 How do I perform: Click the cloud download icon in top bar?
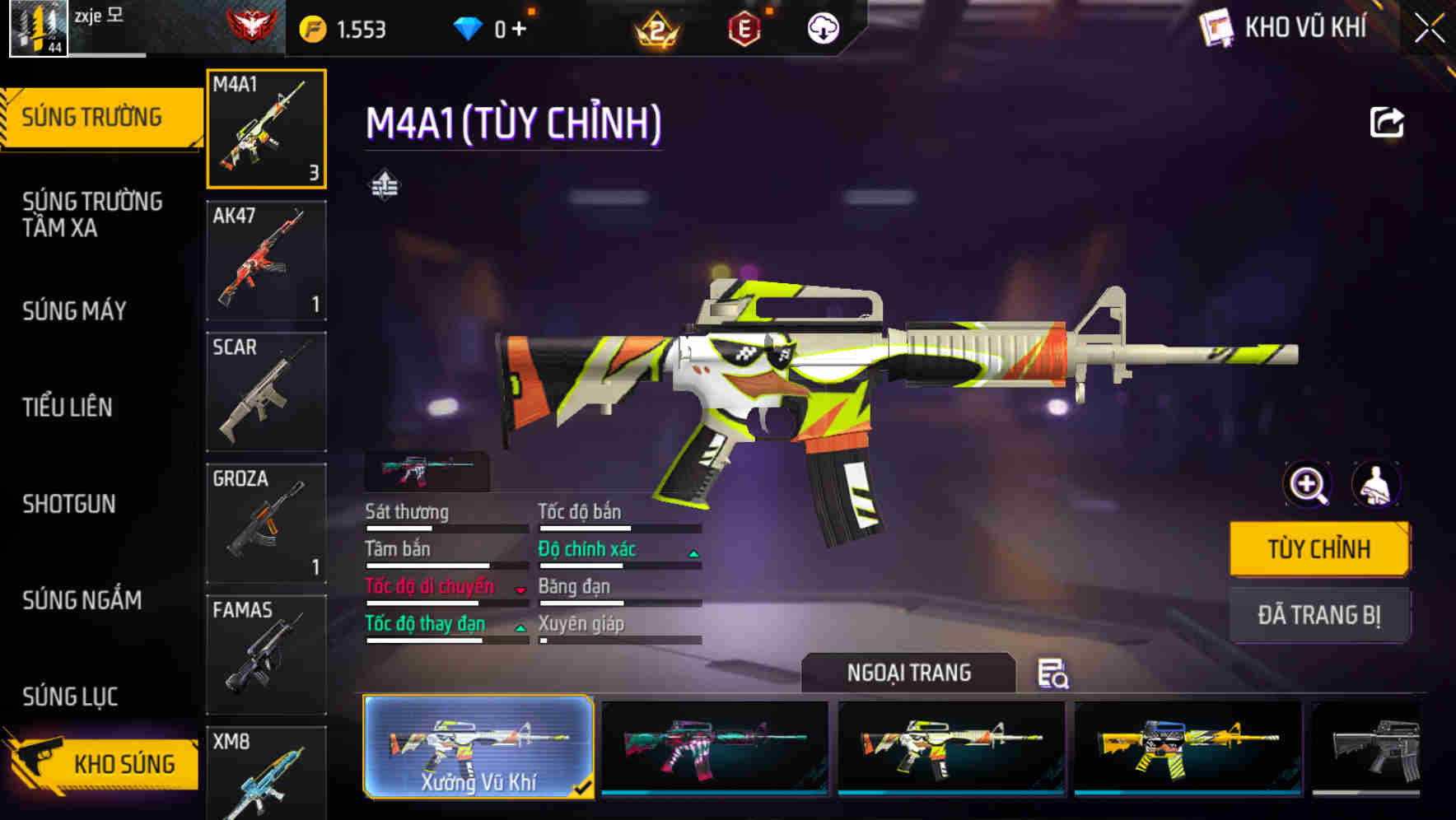tap(821, 27)
